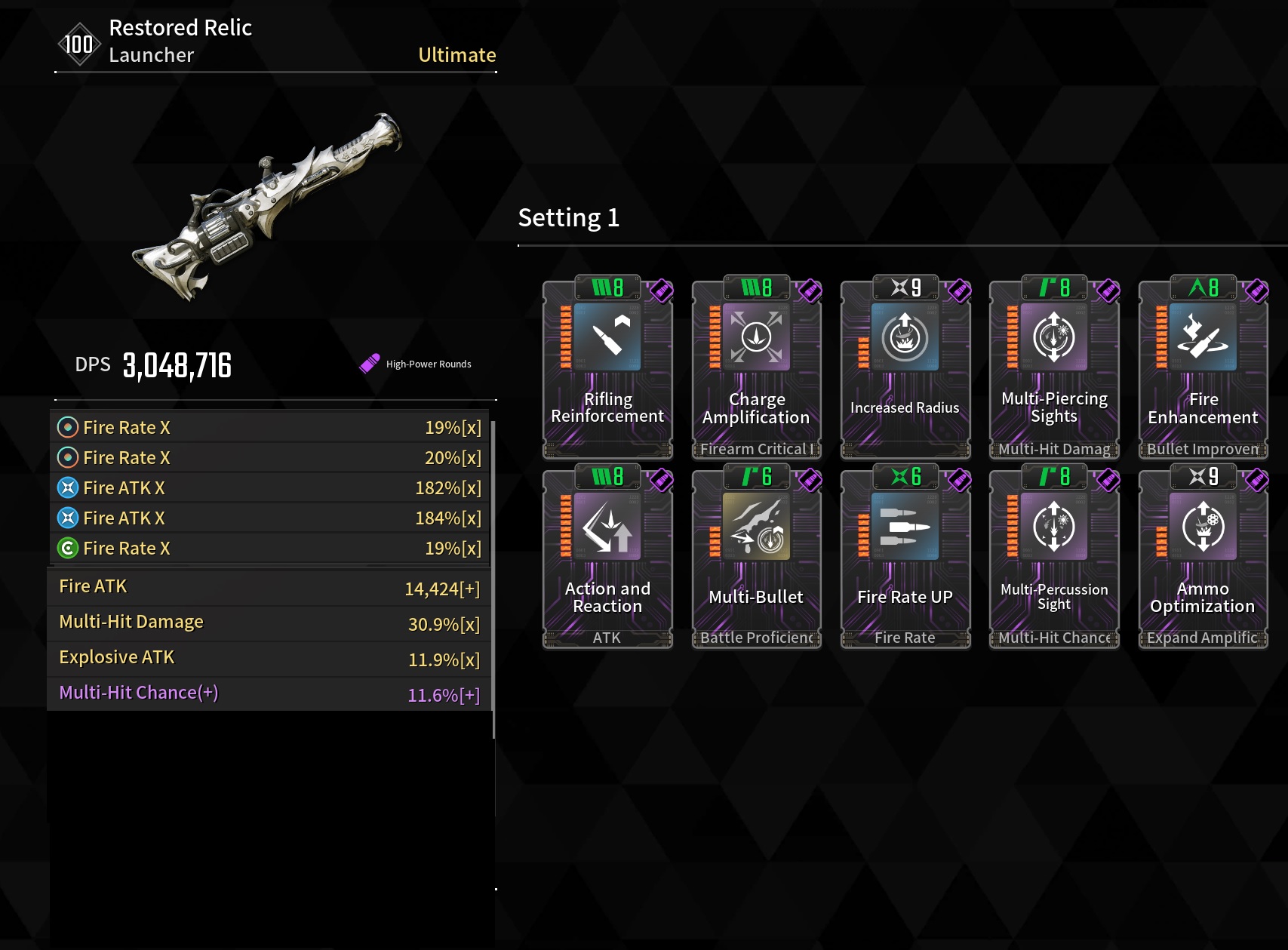Image resolution: width=1288 pixels, height=950 pixels.
Task: Select the Explosive ATK stat row
Action: [x=269, y=658]
